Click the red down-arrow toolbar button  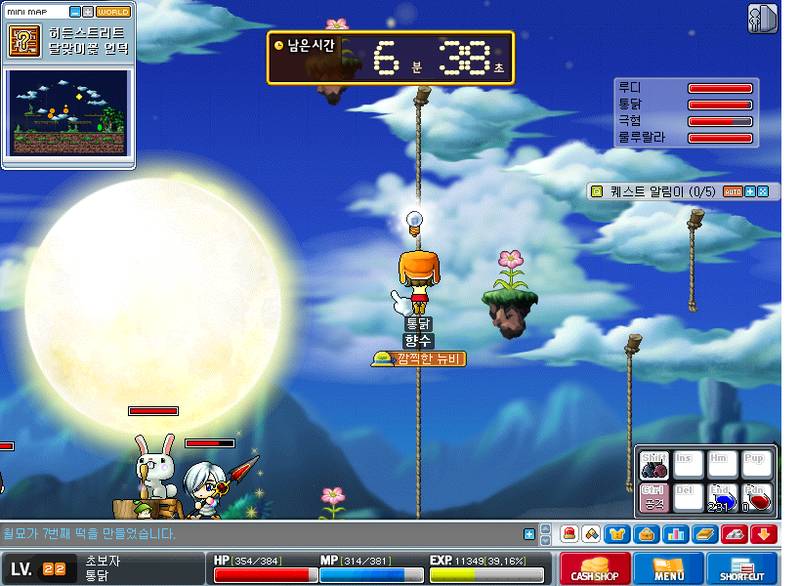(x=764, y=534)
